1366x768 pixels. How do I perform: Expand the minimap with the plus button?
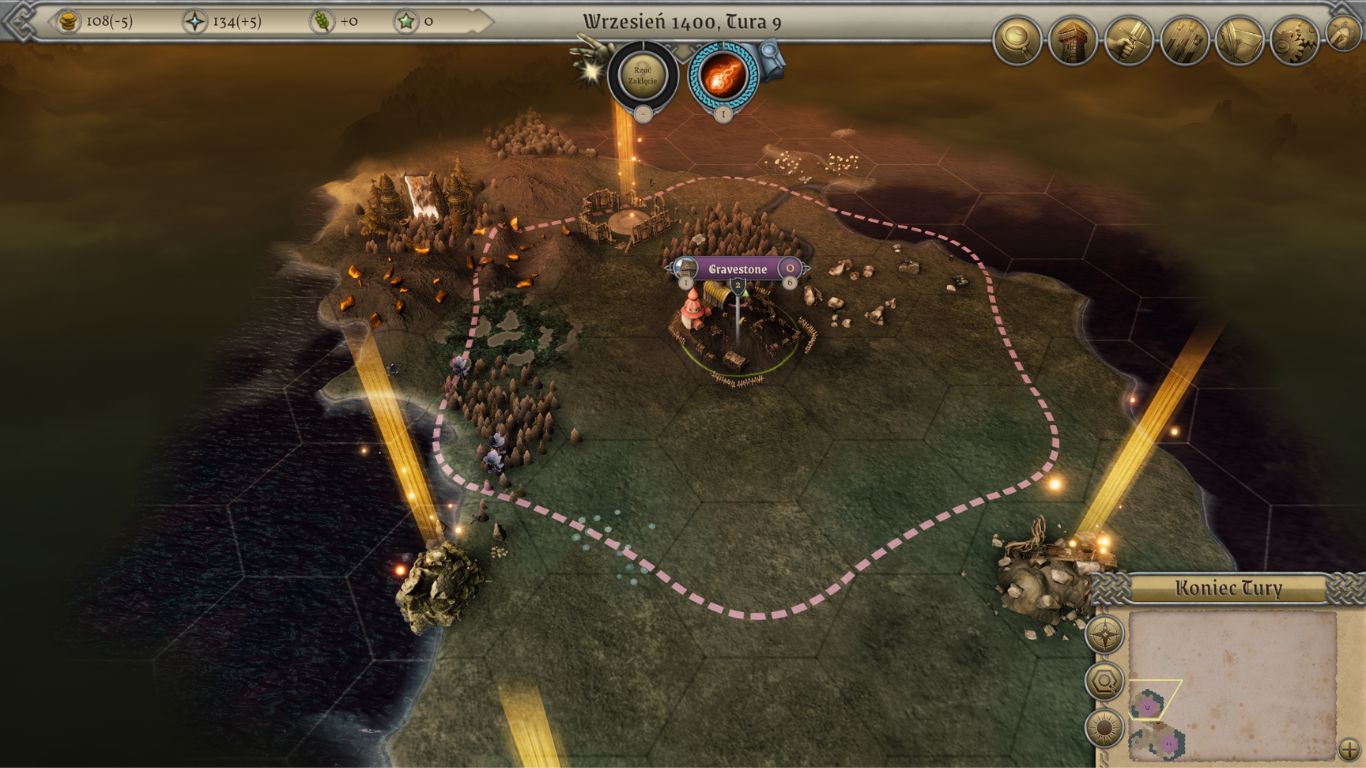(x=1349, y=747)
